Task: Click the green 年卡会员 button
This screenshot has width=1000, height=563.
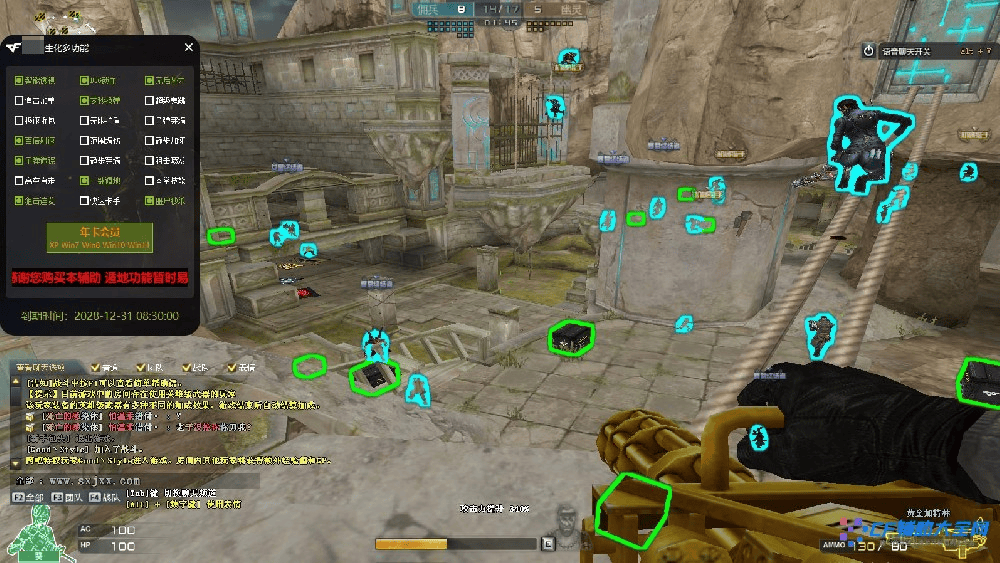Action: point(100,237)
